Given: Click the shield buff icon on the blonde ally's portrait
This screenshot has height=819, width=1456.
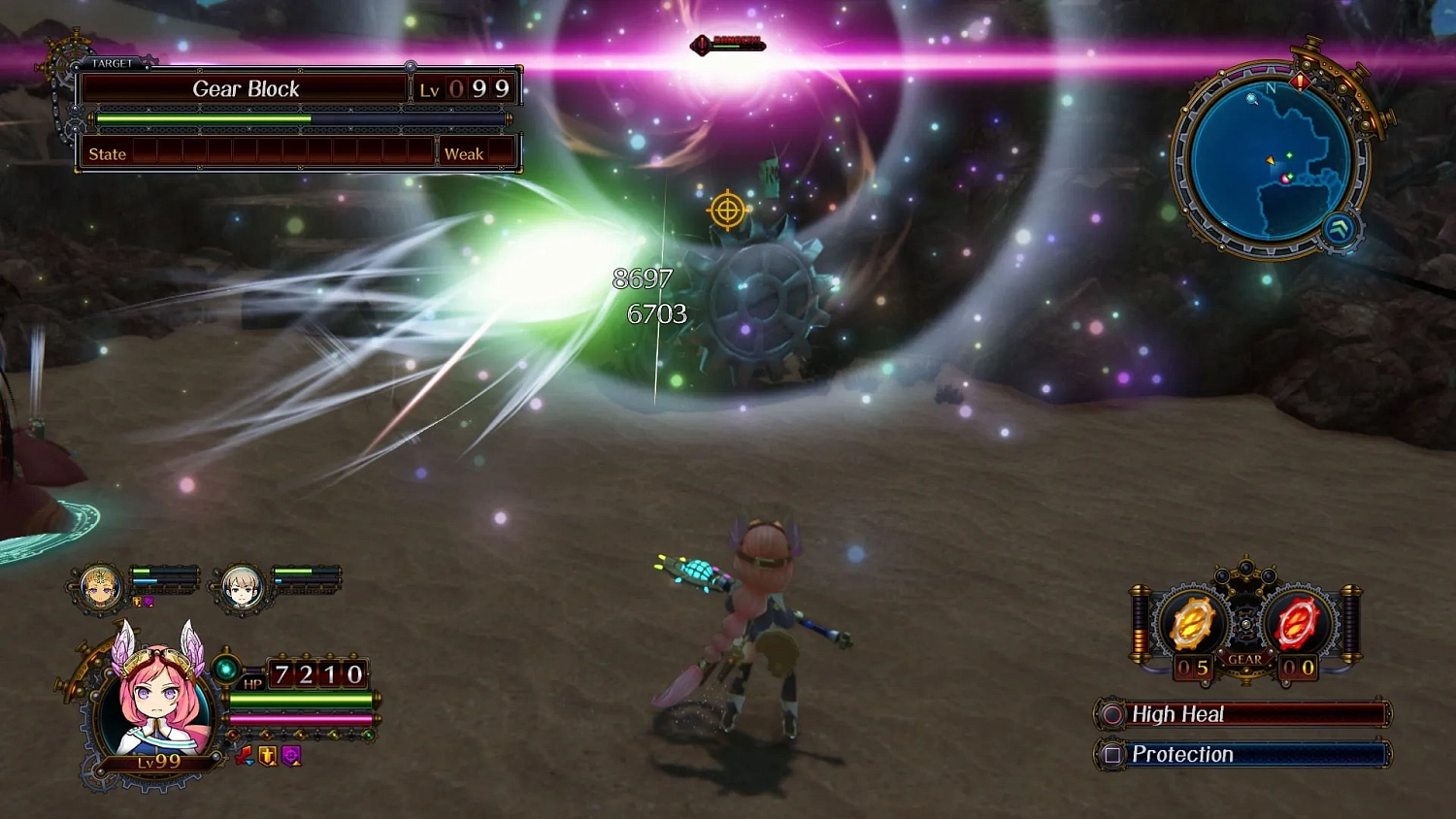Looking at the screenshot, I should (x=136, y=601).
